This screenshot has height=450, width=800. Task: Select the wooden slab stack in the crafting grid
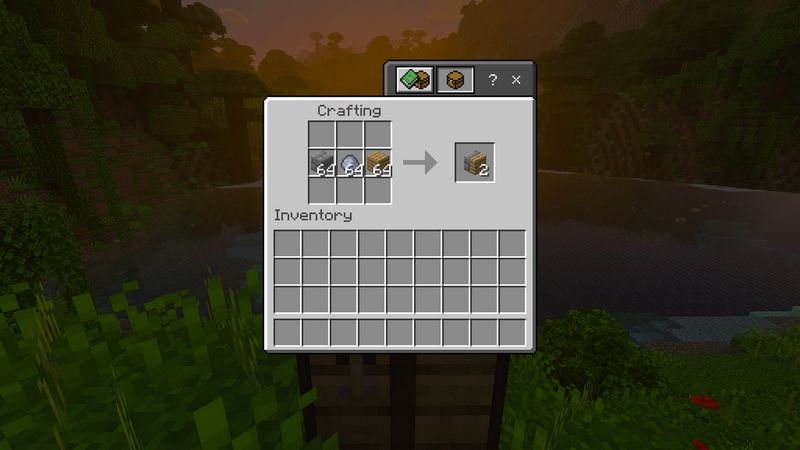click(377, 164)
